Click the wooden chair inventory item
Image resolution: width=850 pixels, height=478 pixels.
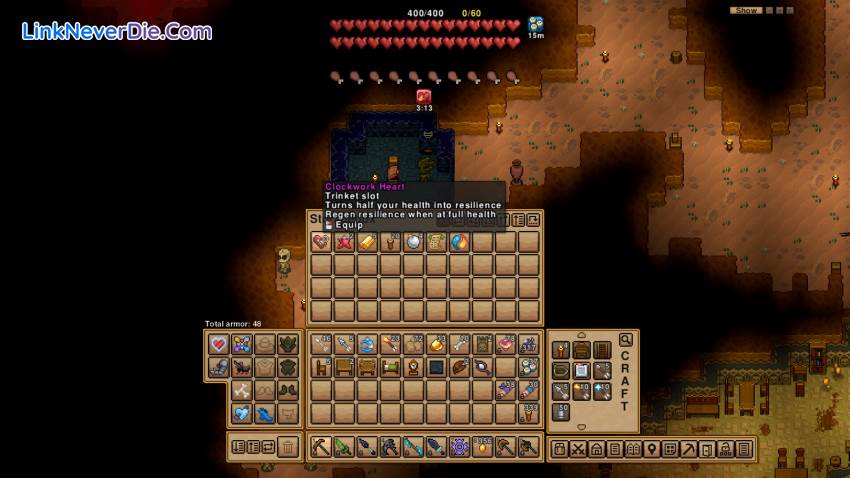pos(321,367)
